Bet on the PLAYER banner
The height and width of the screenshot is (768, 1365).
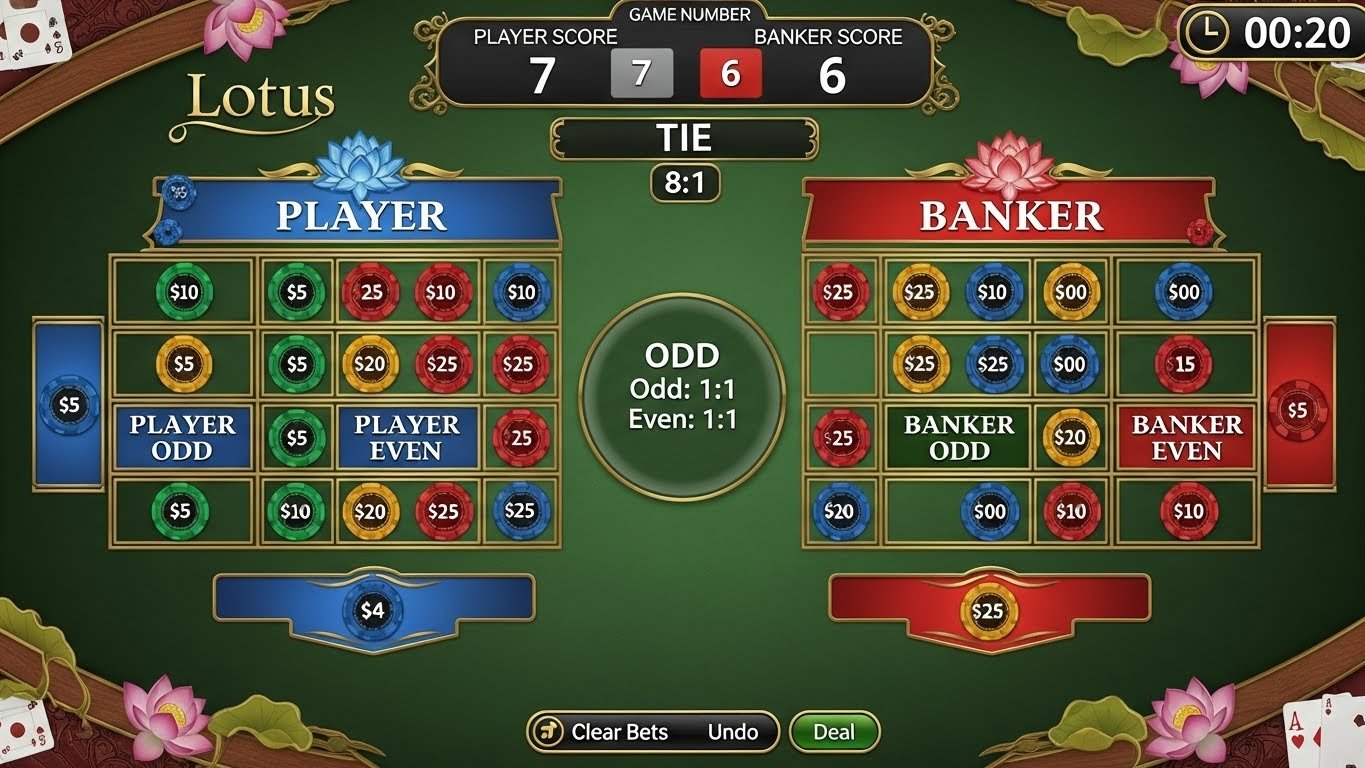(x=361, y=215)
